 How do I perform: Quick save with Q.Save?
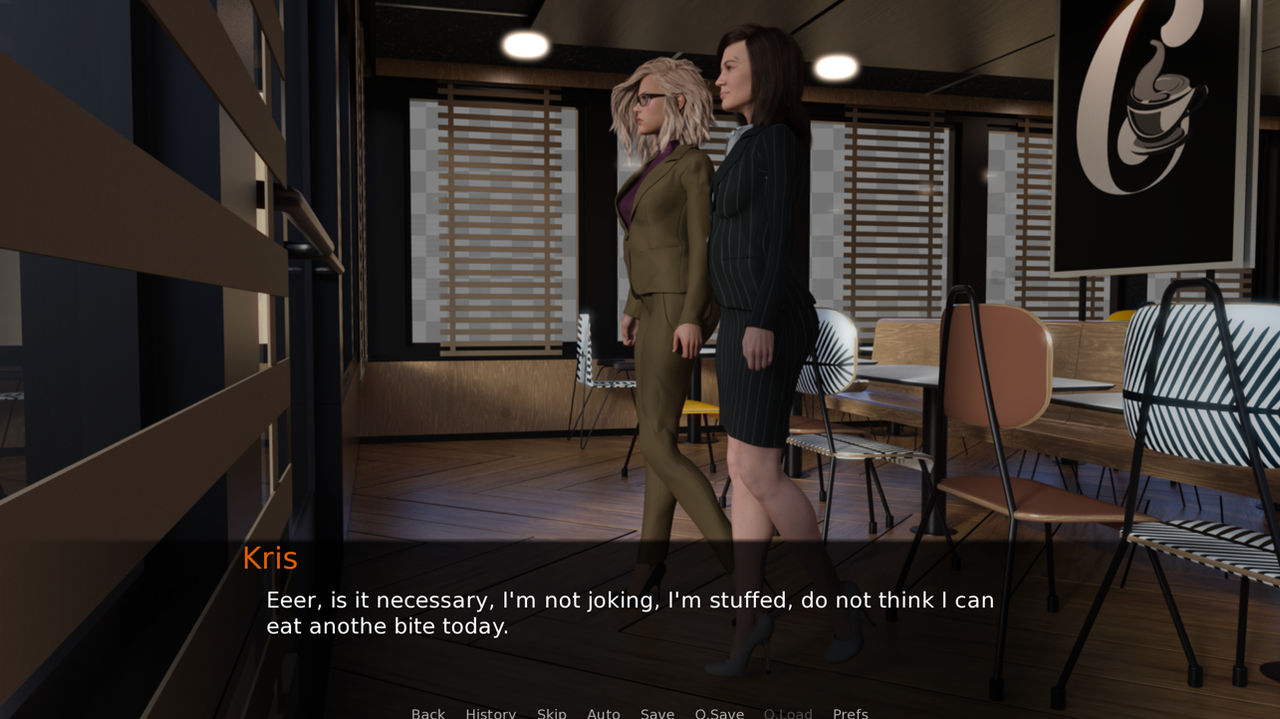click(719, 713)
